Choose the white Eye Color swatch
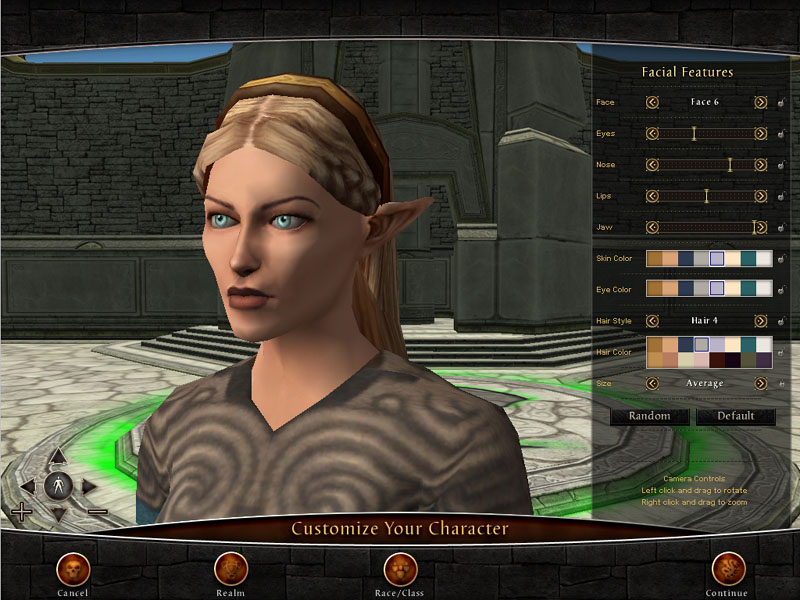This screenshot has height=600, width=800. click(x=764, y=288)
